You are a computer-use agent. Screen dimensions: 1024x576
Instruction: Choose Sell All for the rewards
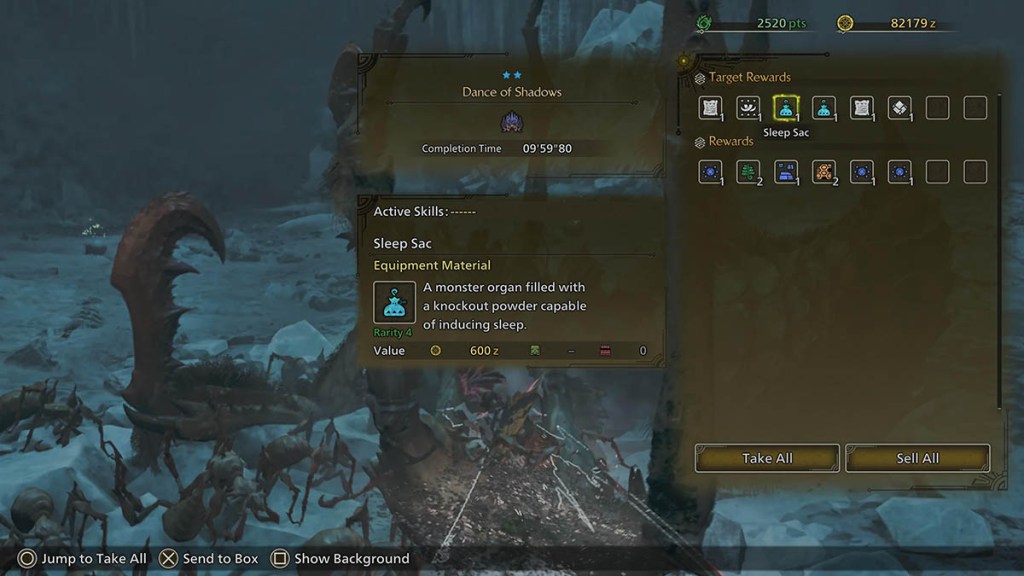click(x=917, y=458)
